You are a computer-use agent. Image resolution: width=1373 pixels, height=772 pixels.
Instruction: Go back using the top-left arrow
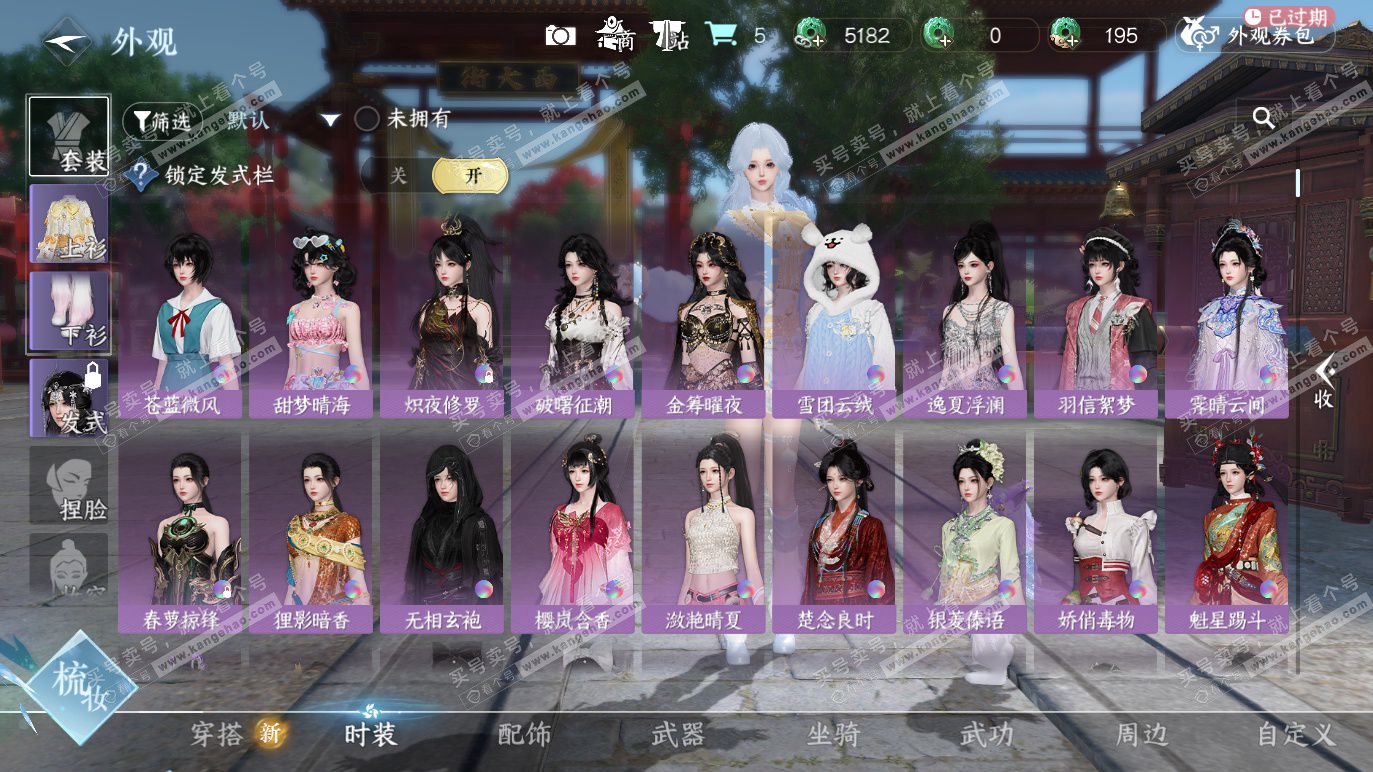[68, 40]
